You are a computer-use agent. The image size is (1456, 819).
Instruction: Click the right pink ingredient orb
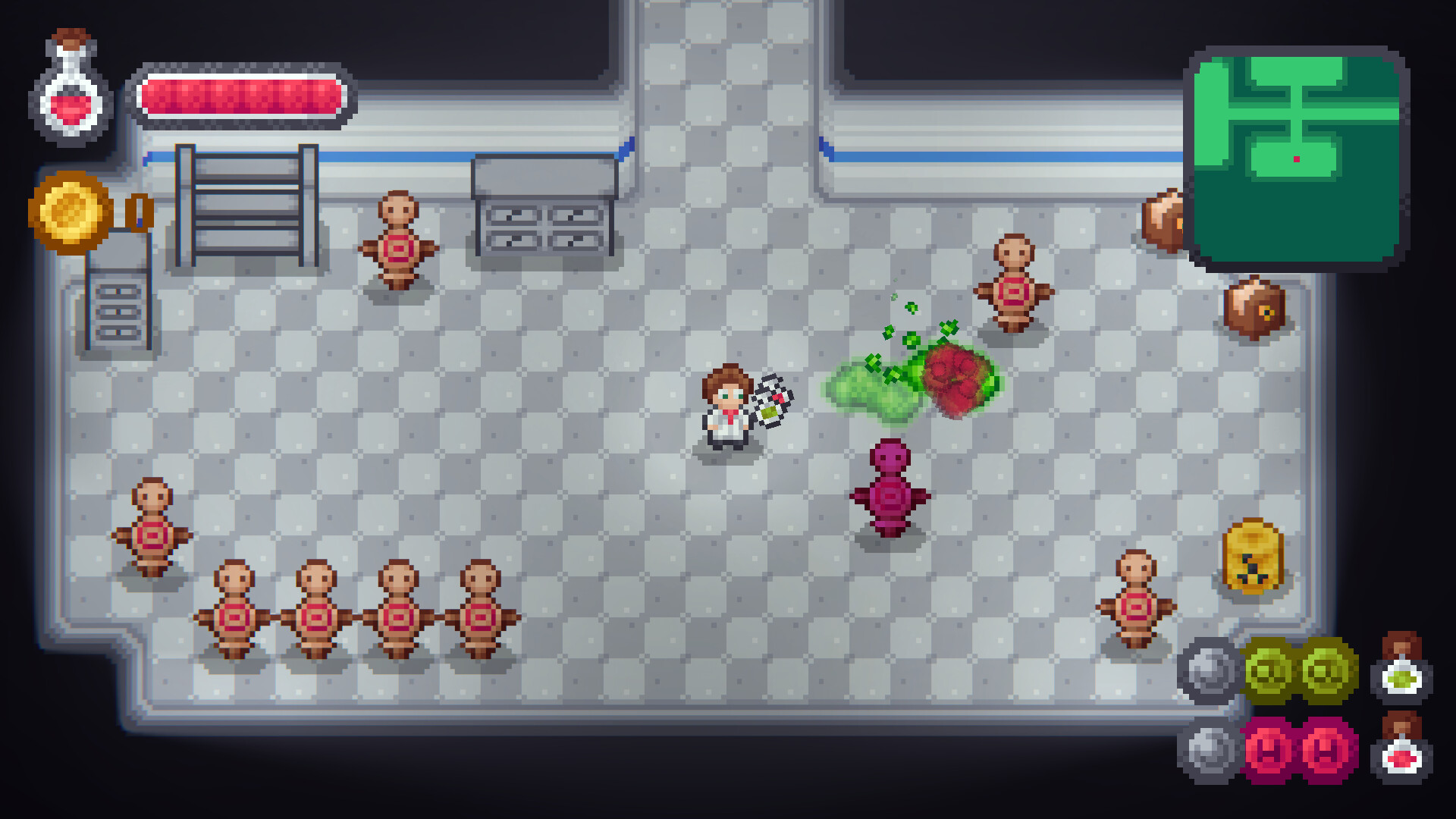coord(1326,751)
